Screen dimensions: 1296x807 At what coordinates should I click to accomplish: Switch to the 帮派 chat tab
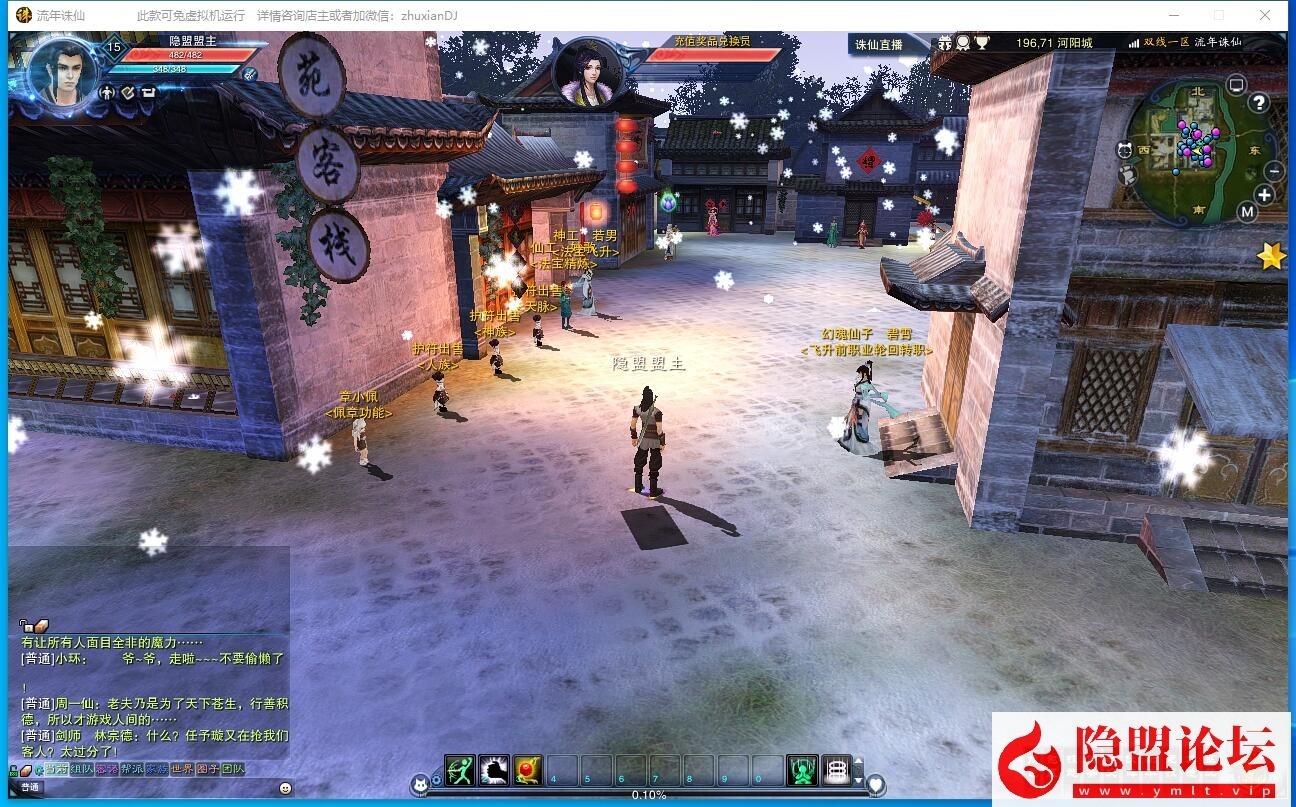[130, 769]
